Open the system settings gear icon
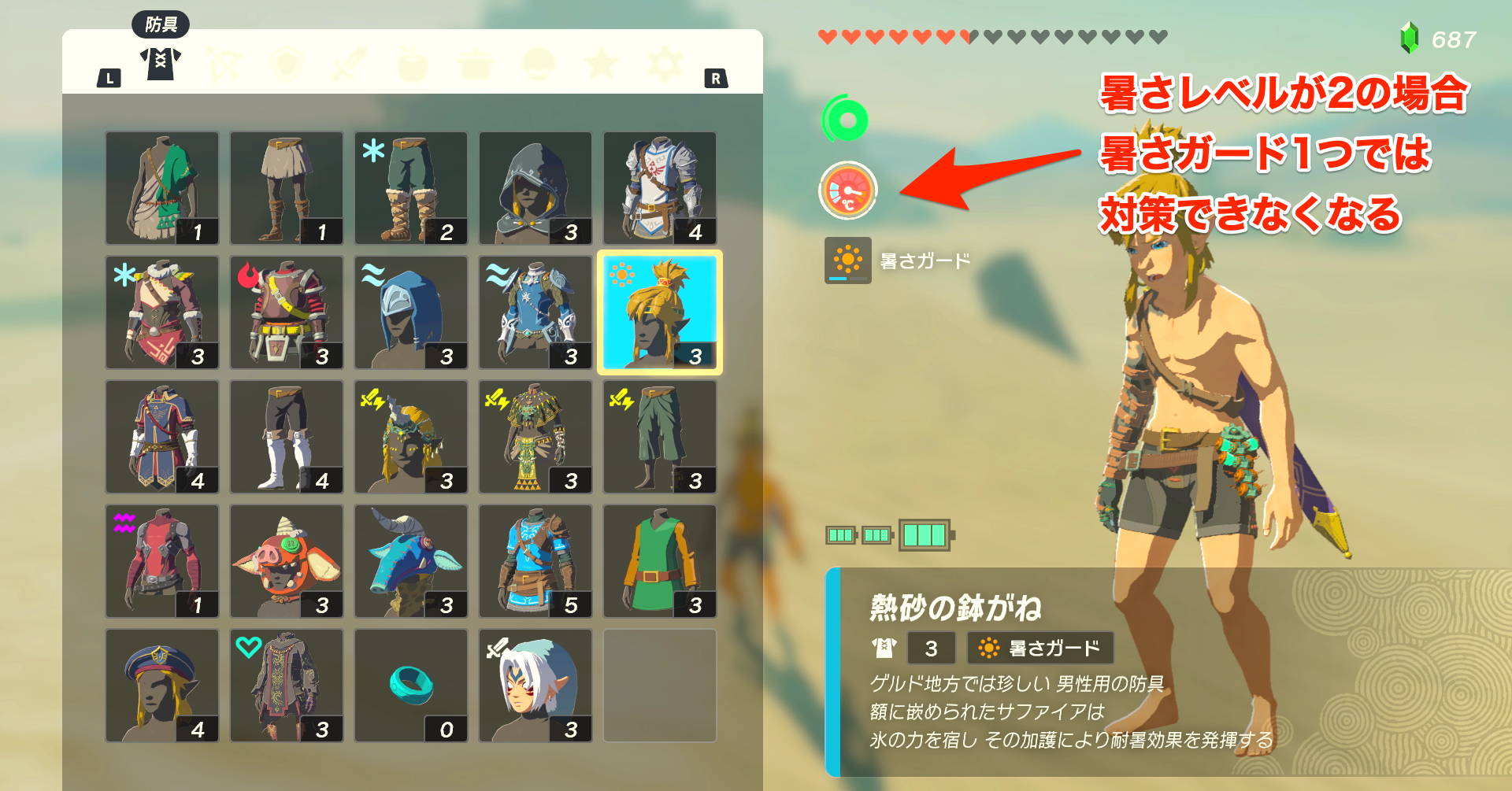This screenshot has width=1512, height=791. coord(664,63)
